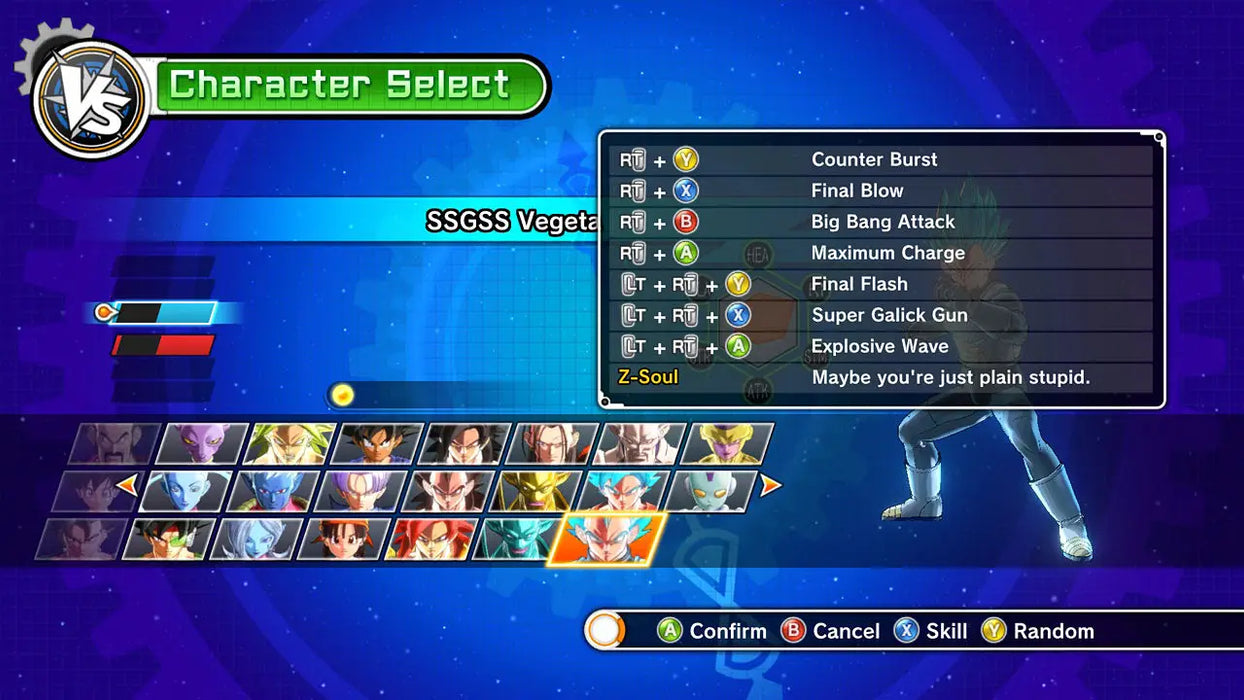Select Golden Frieza's portrait

(x=729, y=443)
